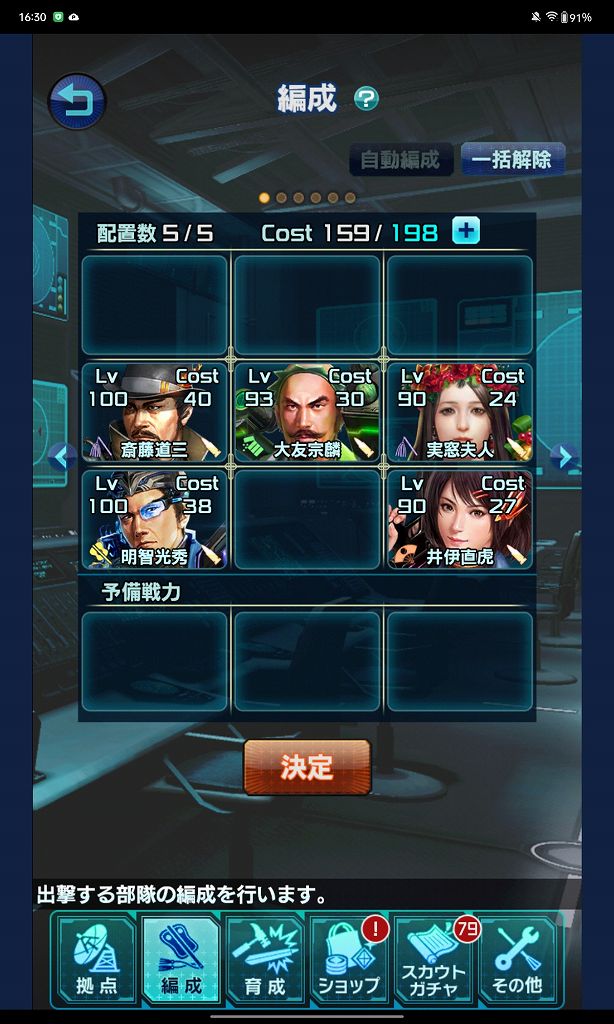Select the 斎藤道三 unit card

pos(155,412)
